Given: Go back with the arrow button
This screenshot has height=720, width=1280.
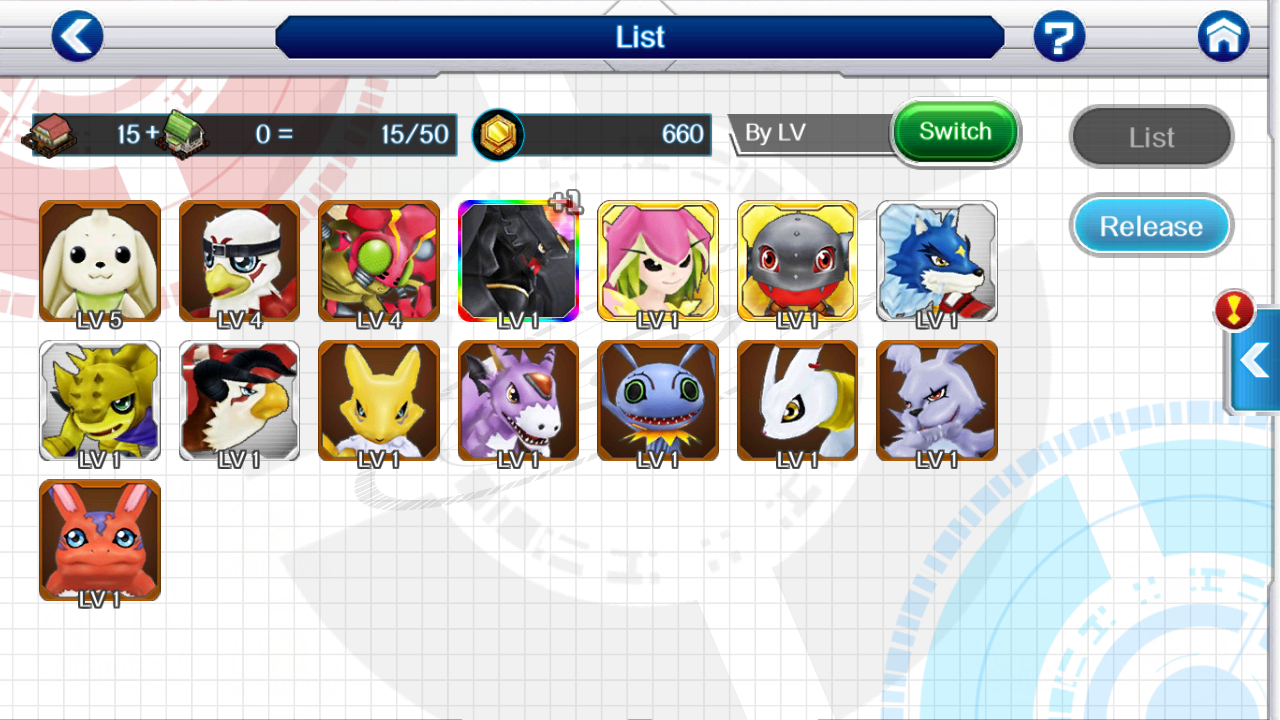Looking at the screenshot, I should coord(77,37).
